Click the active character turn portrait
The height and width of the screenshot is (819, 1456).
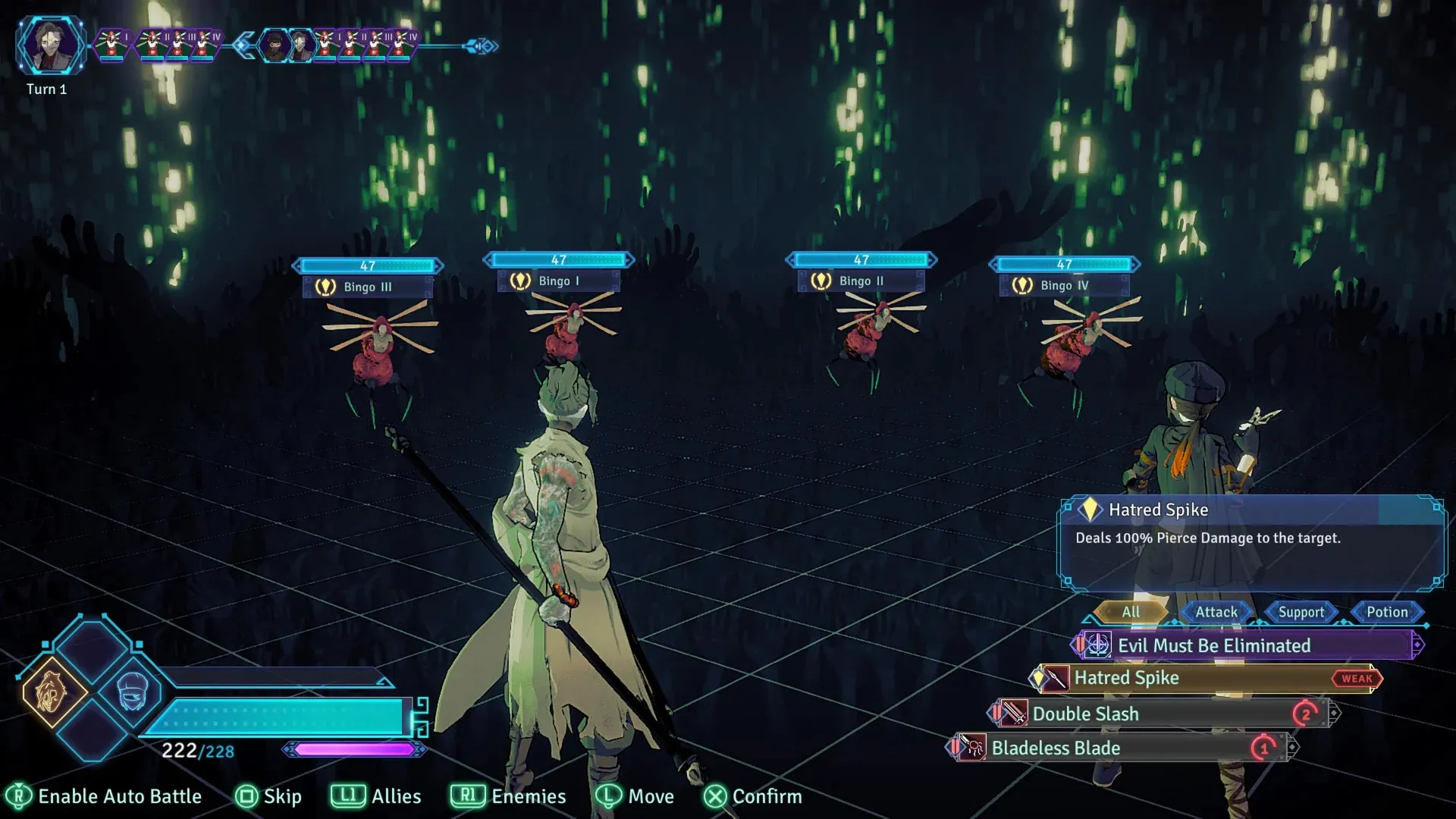50,45
